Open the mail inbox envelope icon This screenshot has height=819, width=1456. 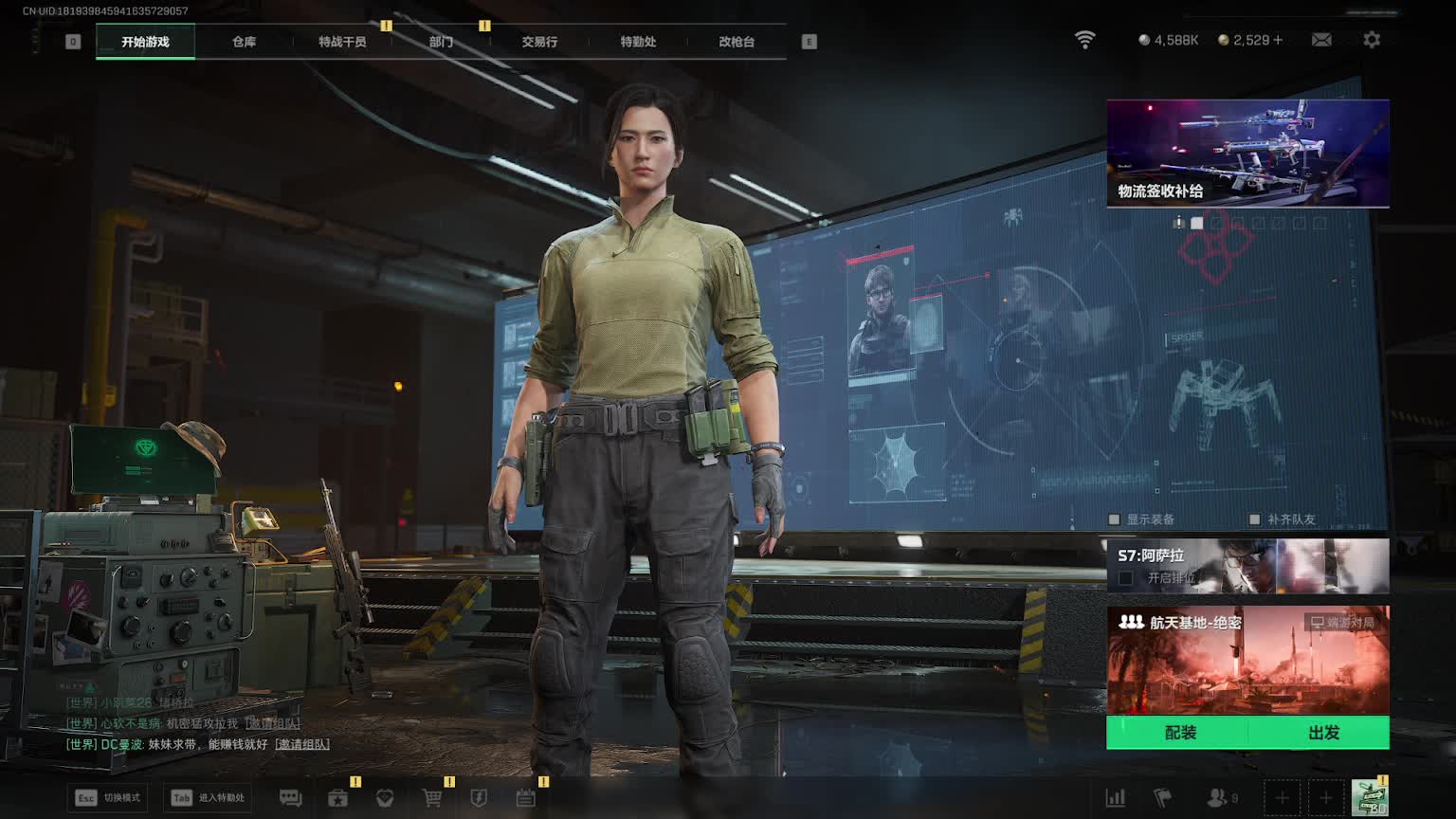point(1321,40)
